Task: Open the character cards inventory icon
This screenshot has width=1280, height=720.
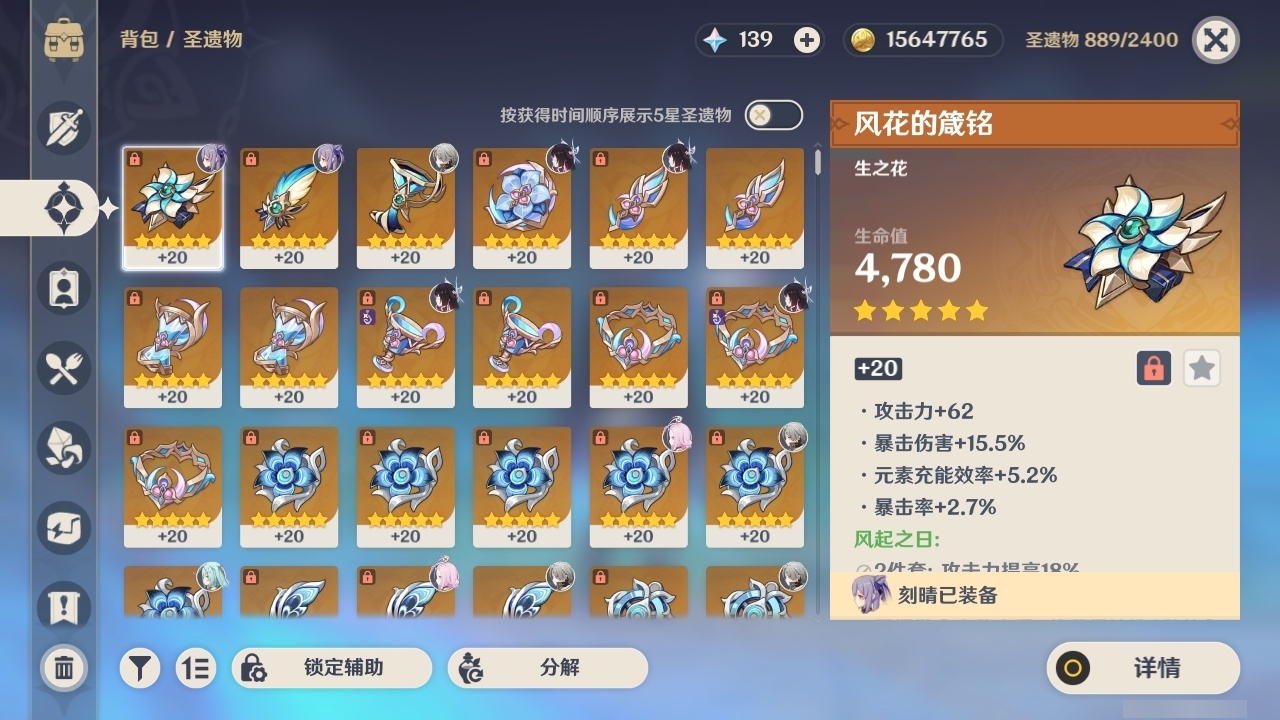Action: pyautogui.click(x=62, y=287)
